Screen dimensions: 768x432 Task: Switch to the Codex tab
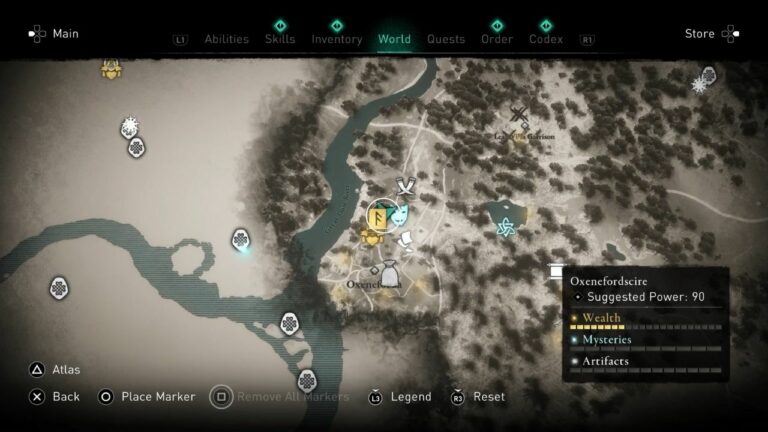(546, 39)
